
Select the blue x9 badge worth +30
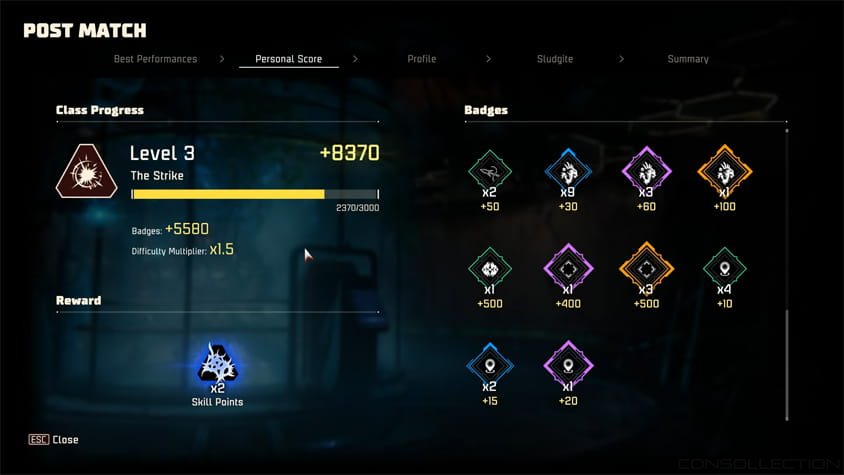[566, 171]
